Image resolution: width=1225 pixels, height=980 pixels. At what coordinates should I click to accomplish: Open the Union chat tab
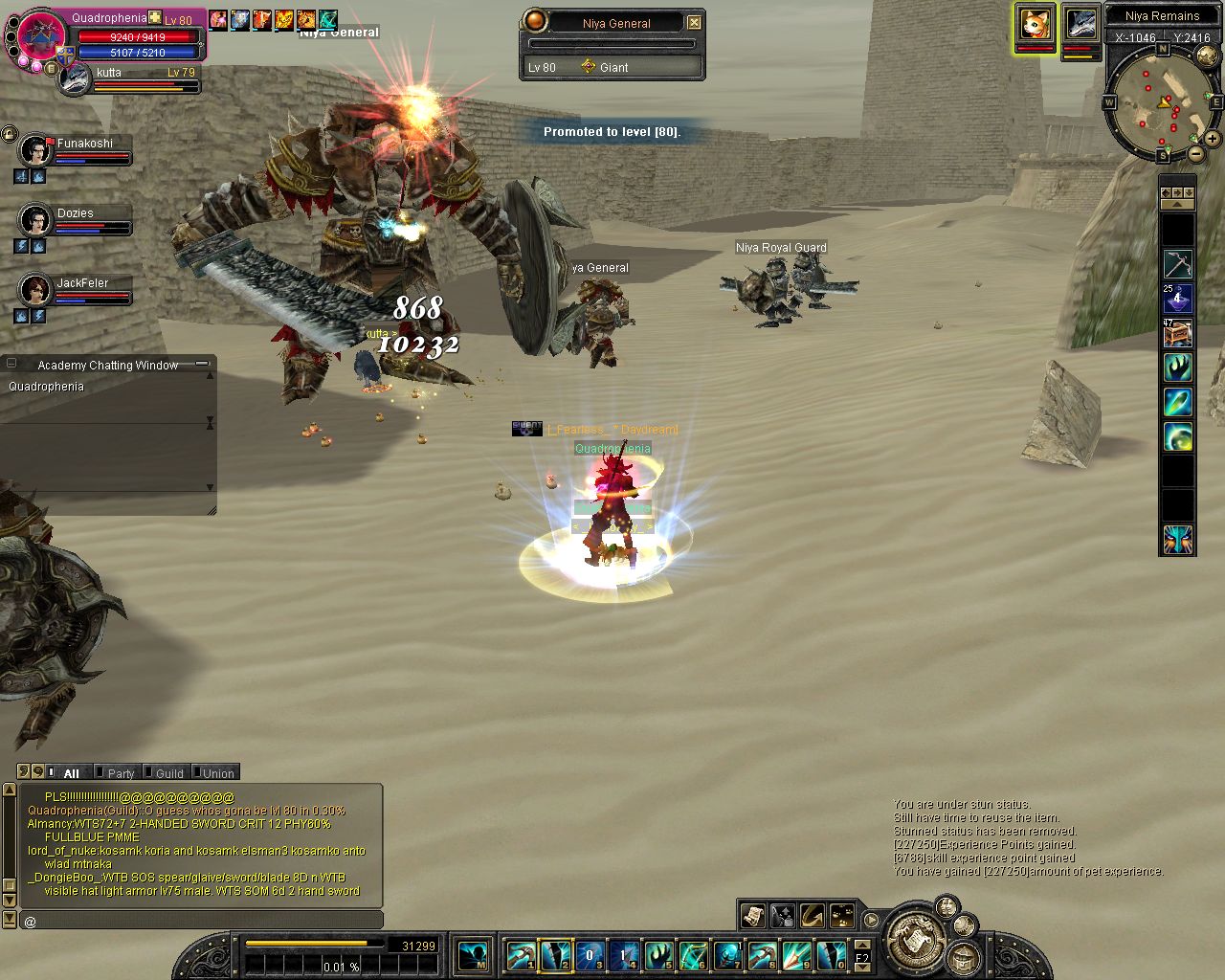[217, 772]
